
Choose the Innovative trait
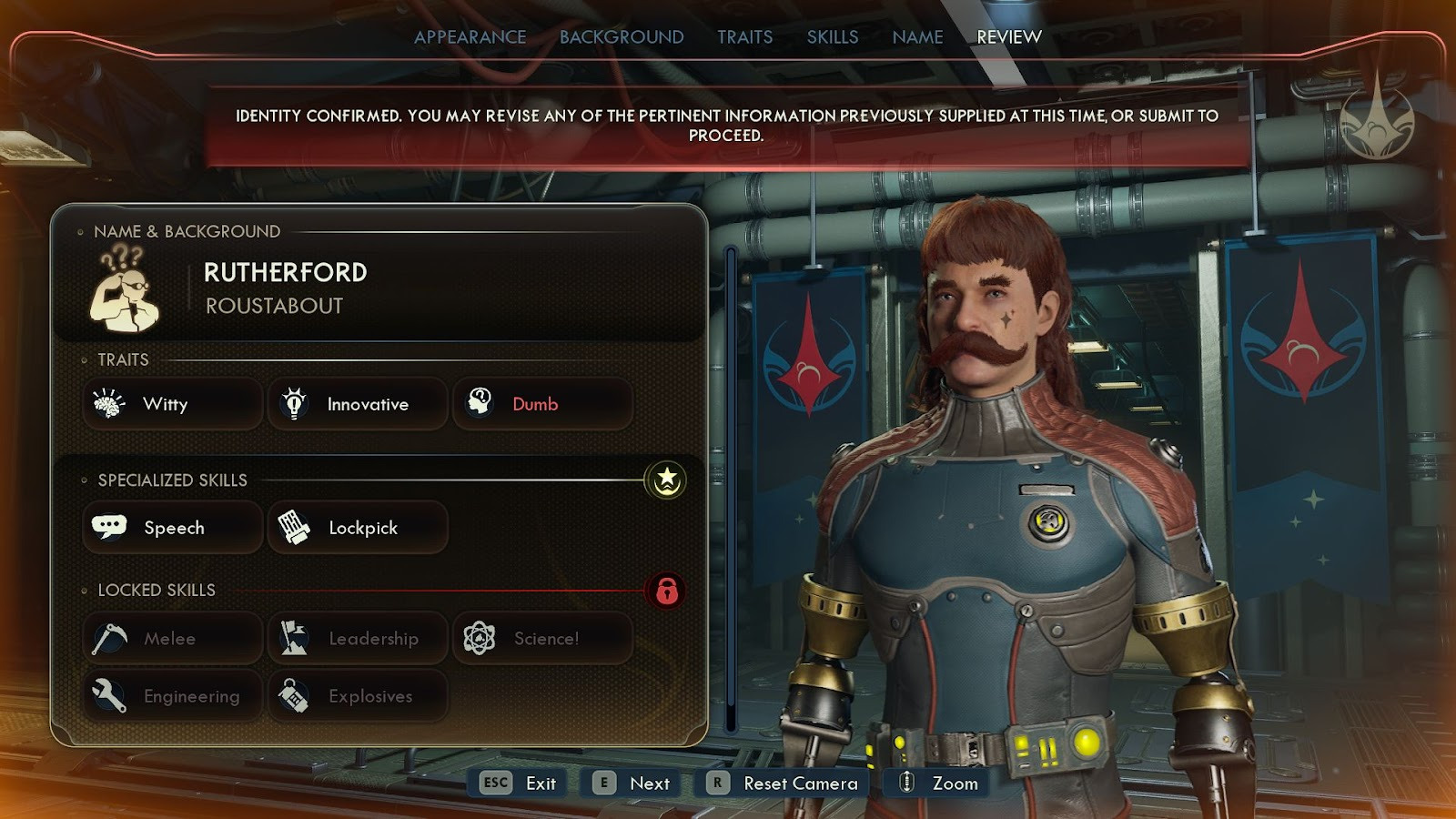pyautogui.click(x=358, y=404)
